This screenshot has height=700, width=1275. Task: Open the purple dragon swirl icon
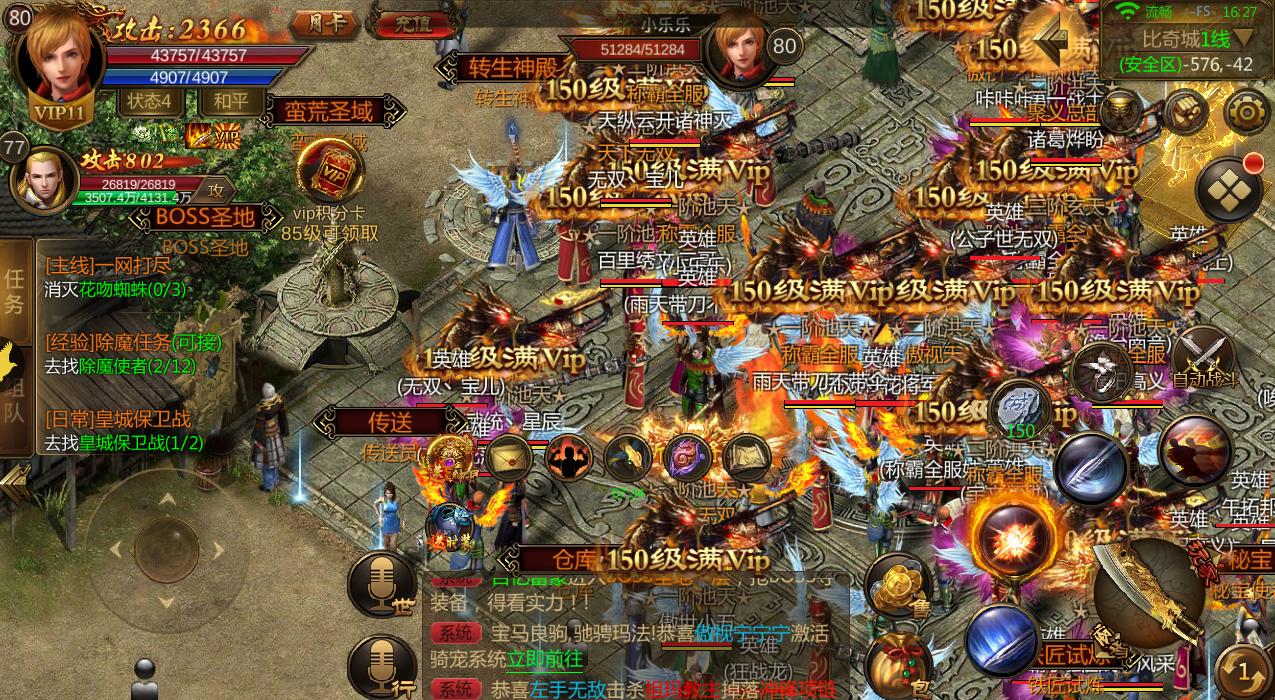(x=687, y=457)
